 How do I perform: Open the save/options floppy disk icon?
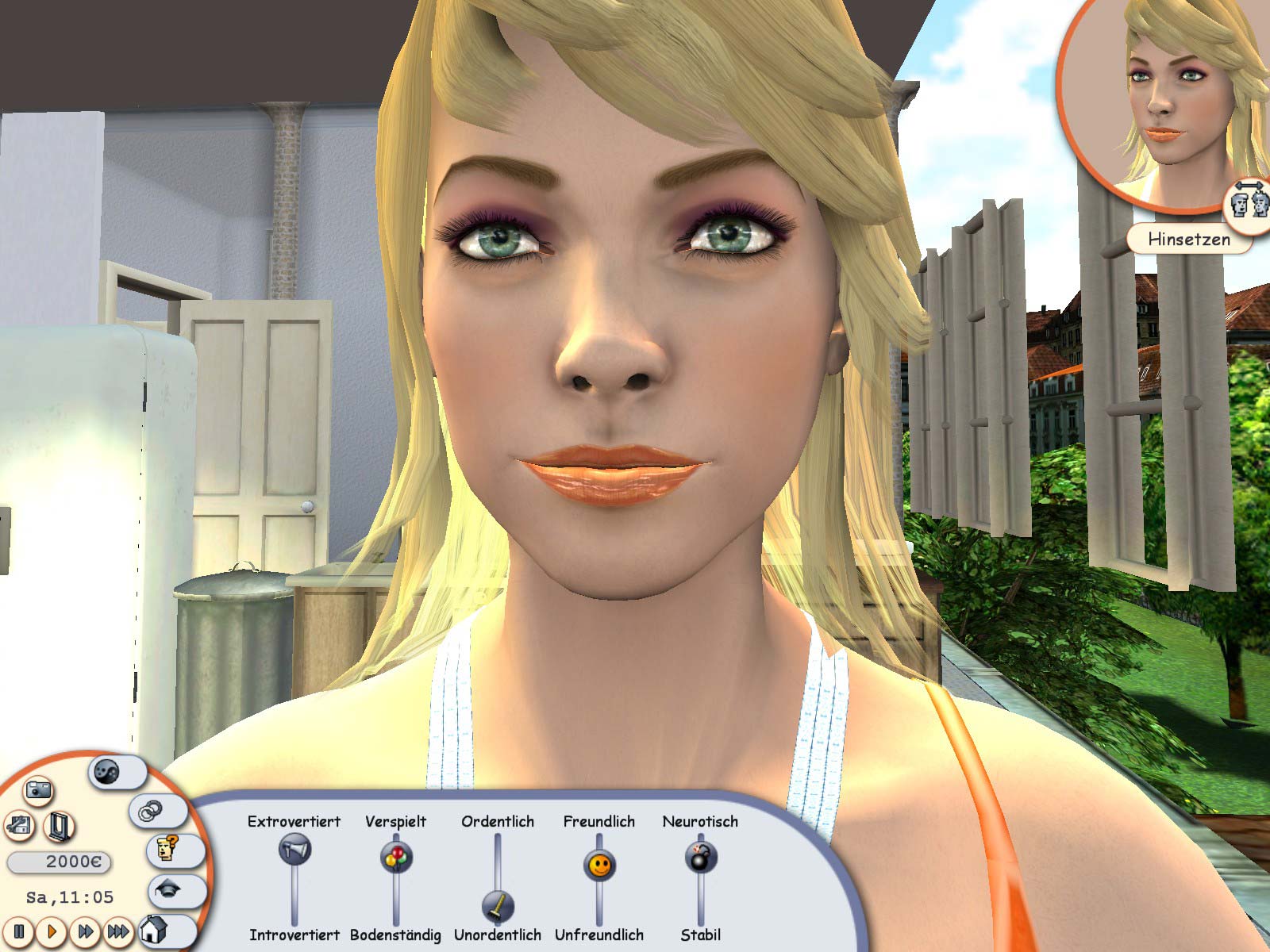click(x=18, y=826)
